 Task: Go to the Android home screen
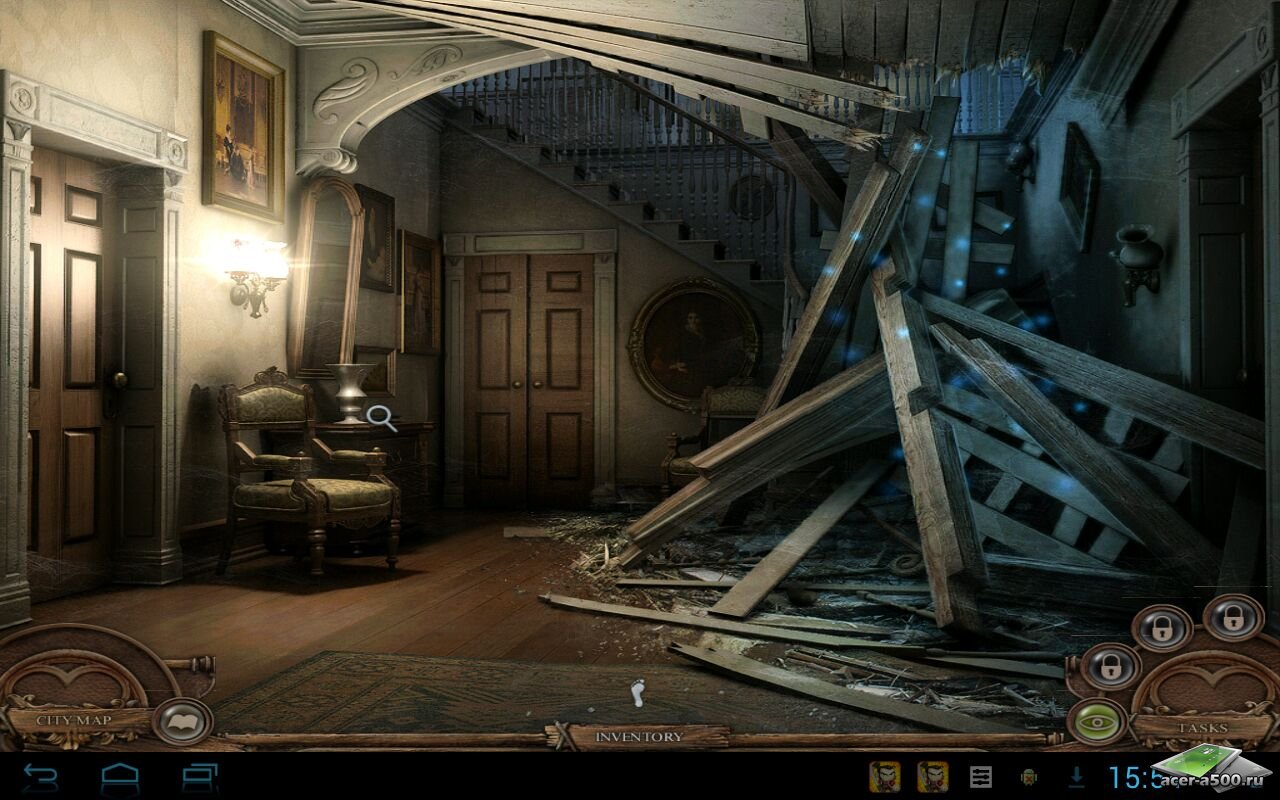pos(120,776)
